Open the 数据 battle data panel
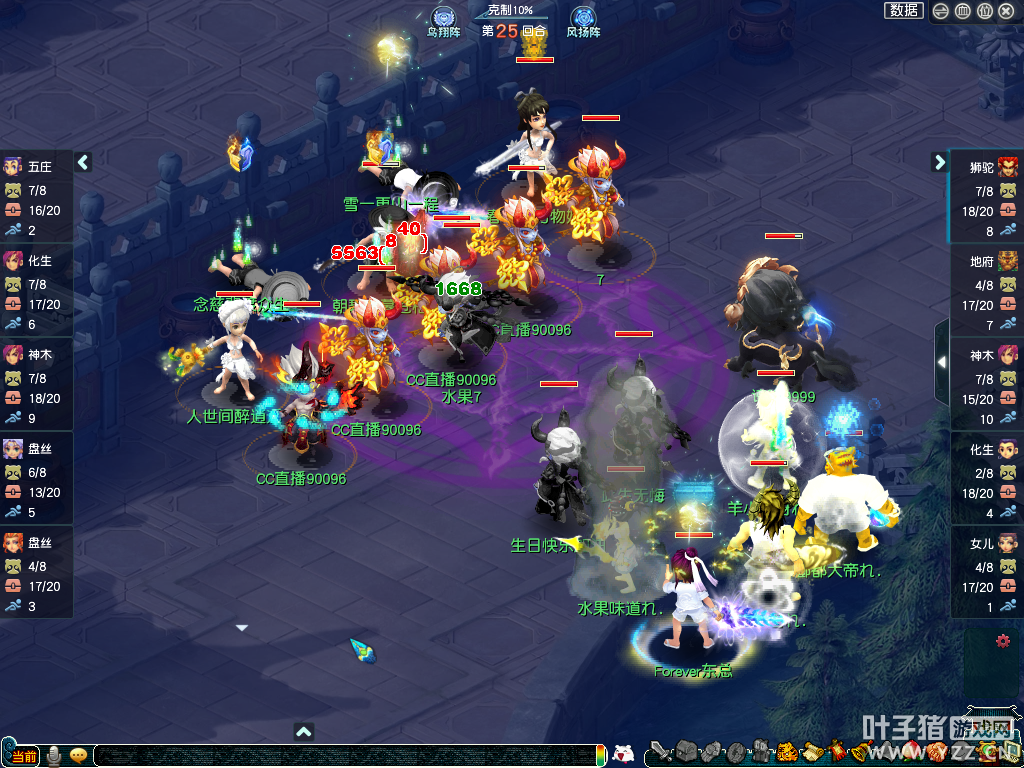The image size is (1024, 768). point(904,11)
